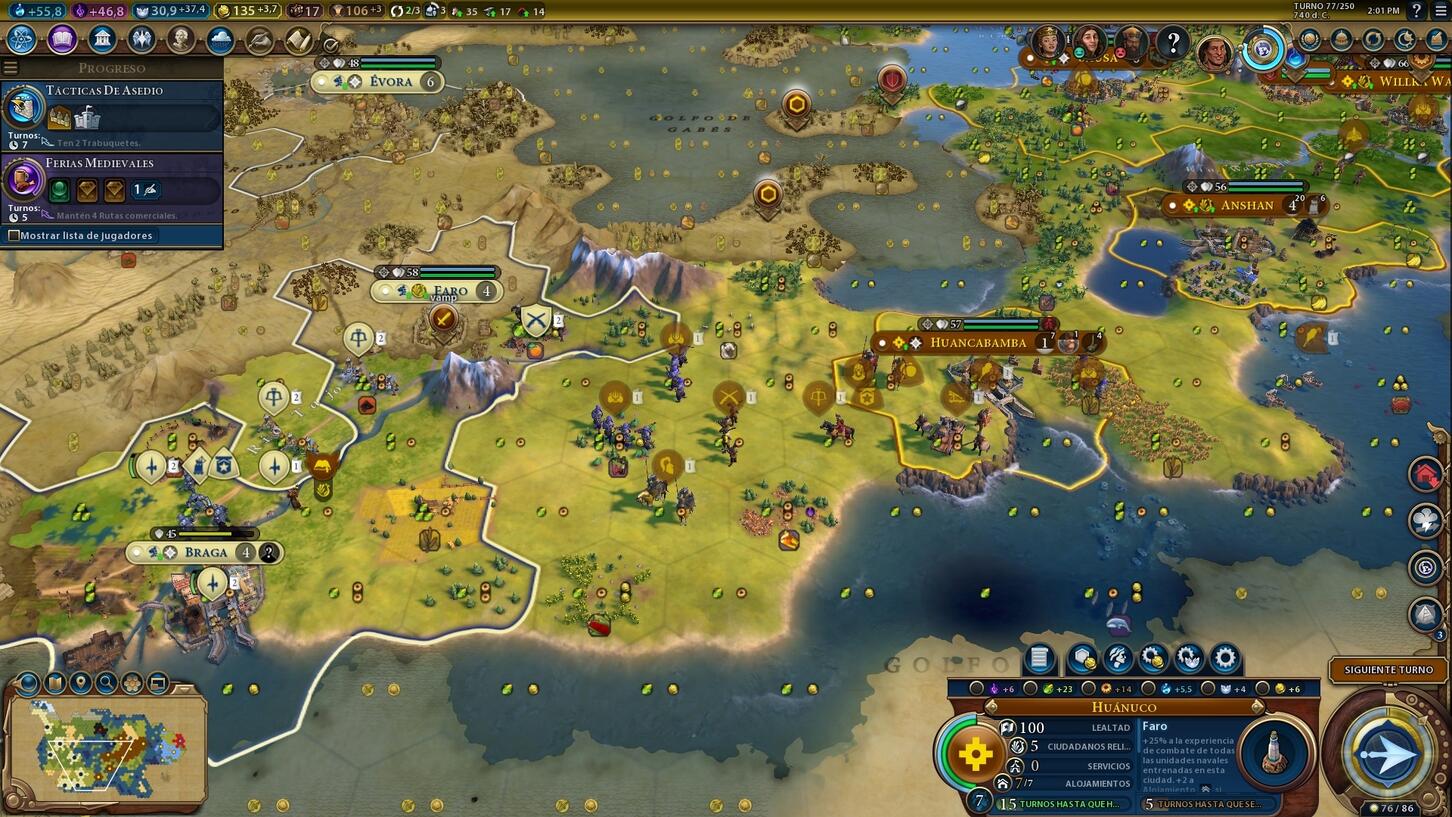The height and width of the screenshot is (817, 1452).
Task: Open the religion panel
Action: (139, 40)
